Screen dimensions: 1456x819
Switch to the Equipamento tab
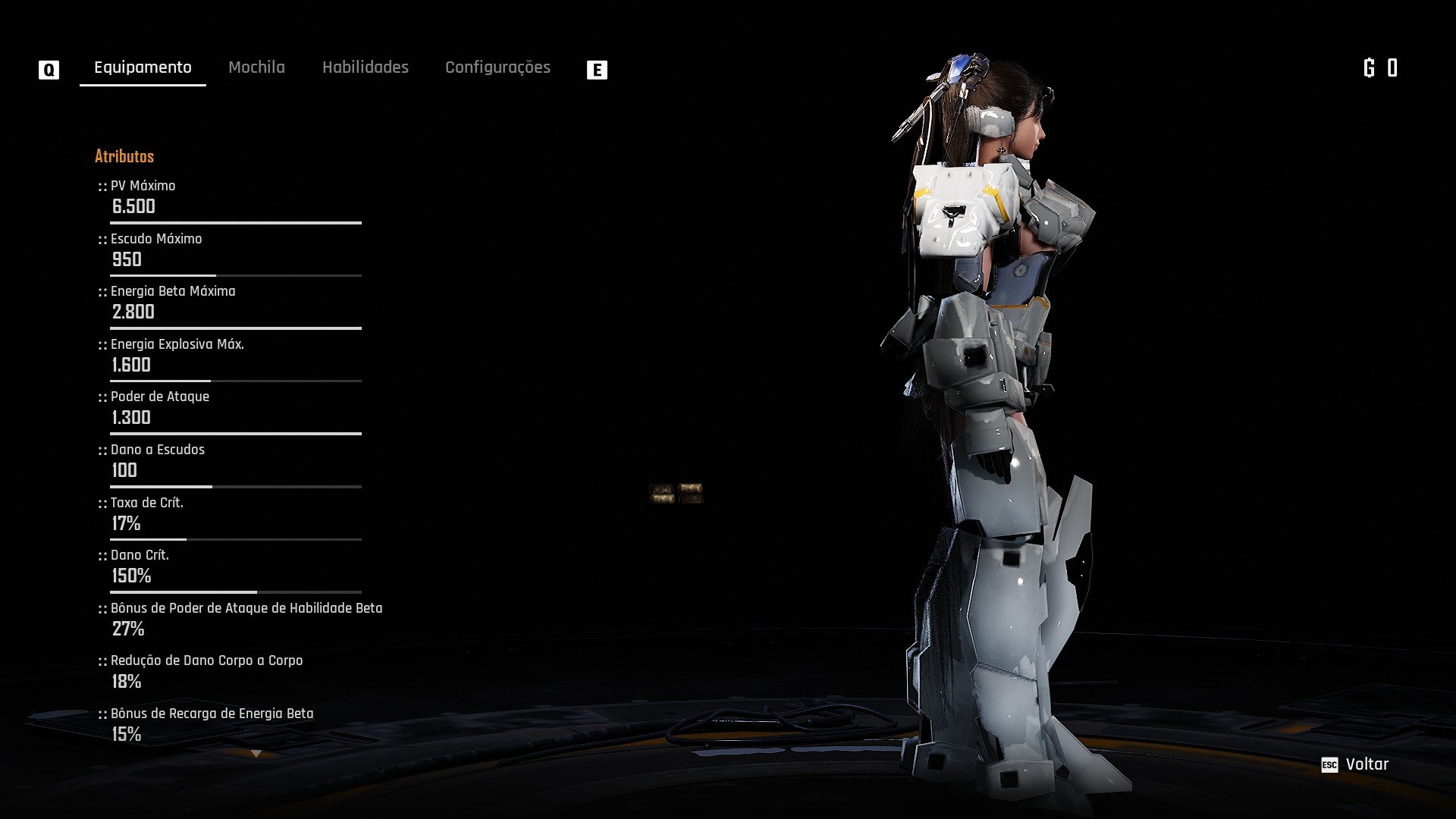[x=143, y=67]
